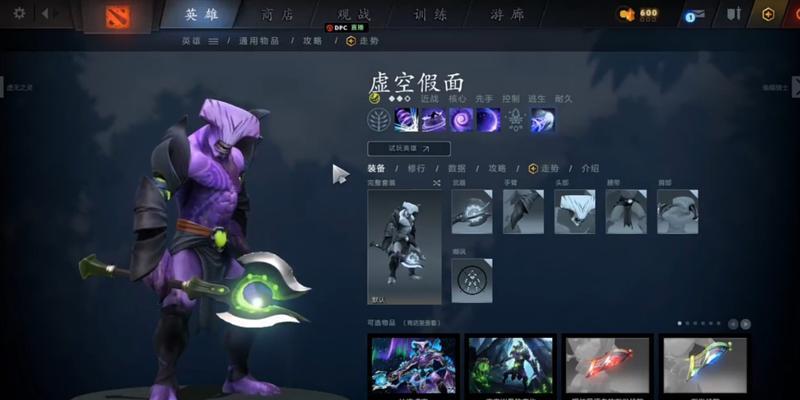Select the Time Walk ability icon
Image resolution: width=800 pixels, height=400 pixels.
pyautogui.click(x=407, y=120)
